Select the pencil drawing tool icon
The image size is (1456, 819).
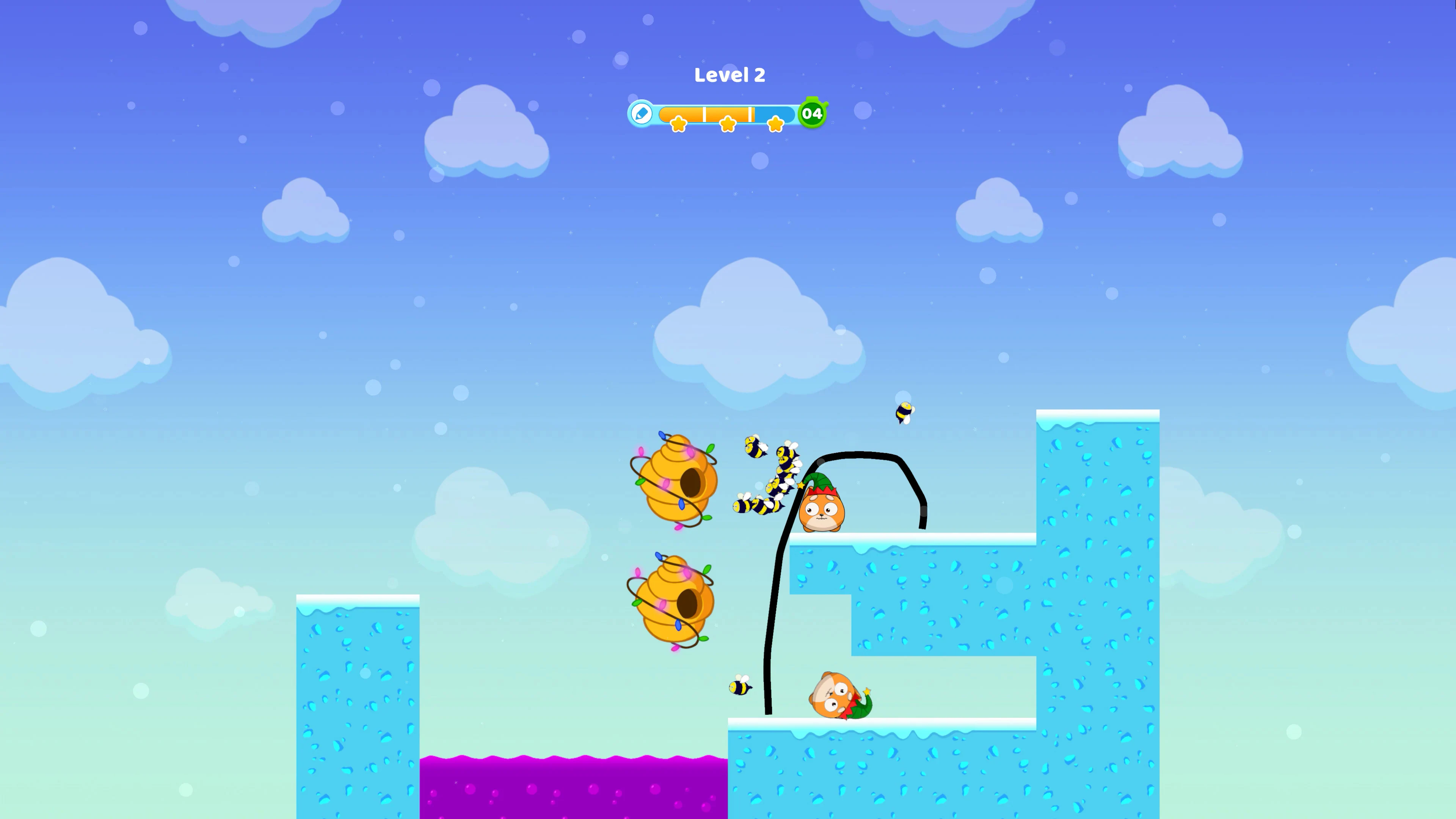click(x=641, y=114)
